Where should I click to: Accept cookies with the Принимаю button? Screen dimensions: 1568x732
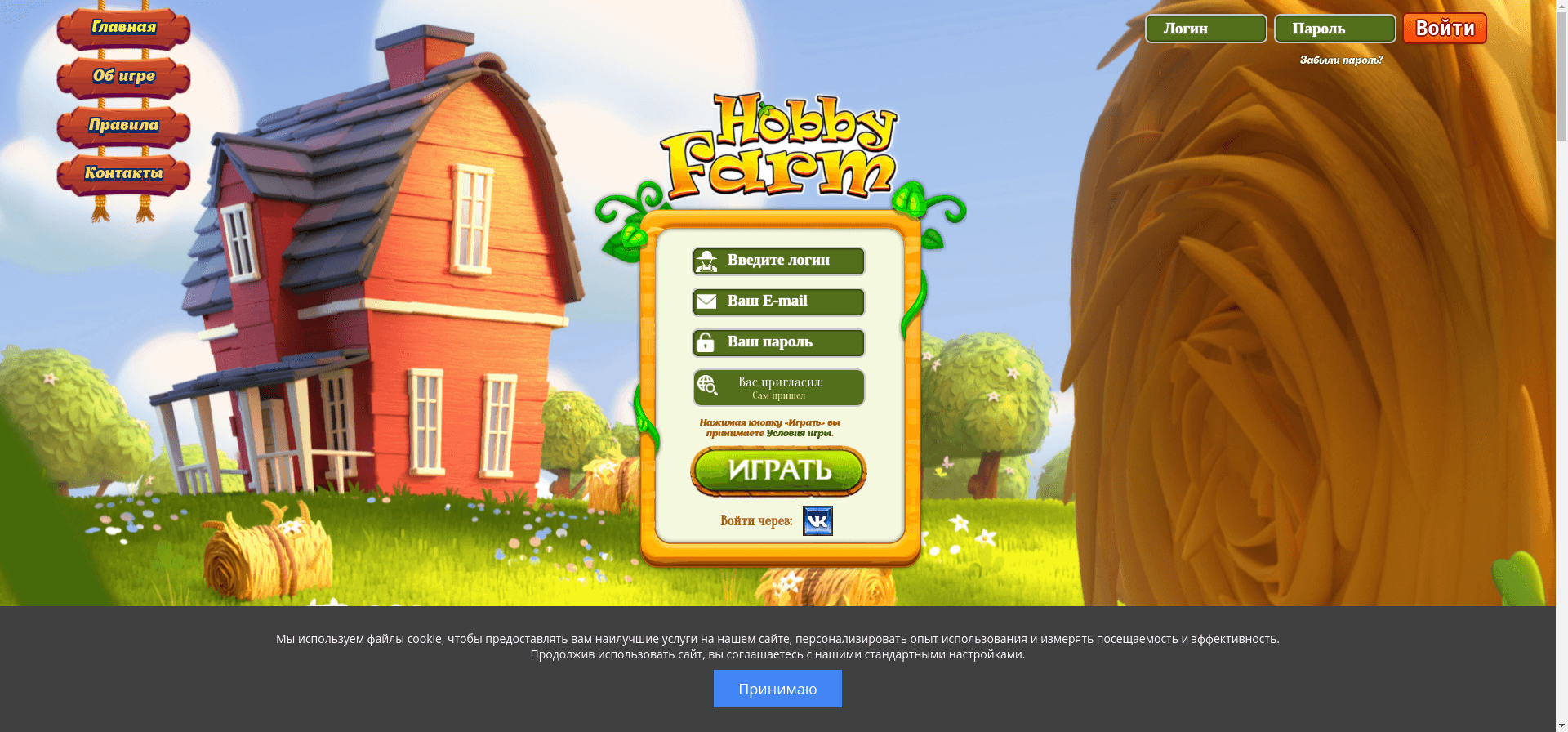click(x=777, y=689)
